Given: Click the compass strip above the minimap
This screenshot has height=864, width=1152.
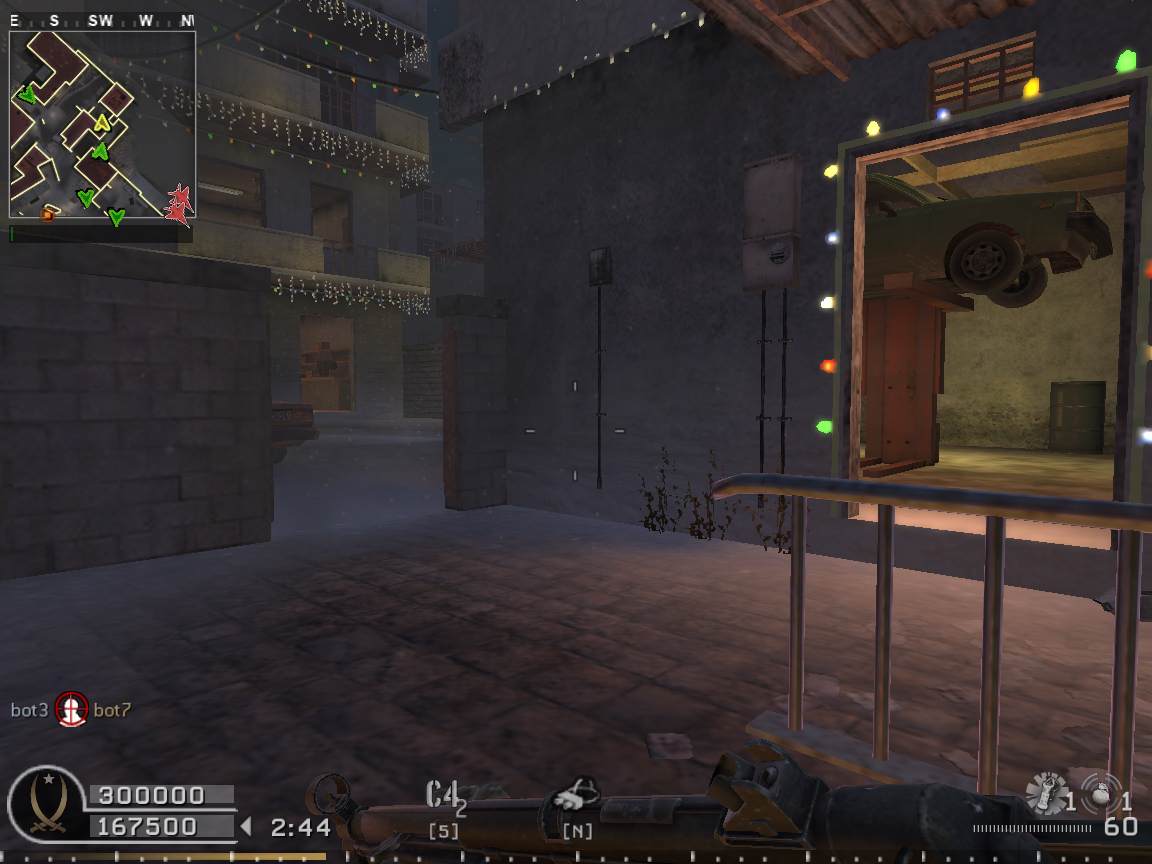Looking at the screenshot, I should [101, 20].
